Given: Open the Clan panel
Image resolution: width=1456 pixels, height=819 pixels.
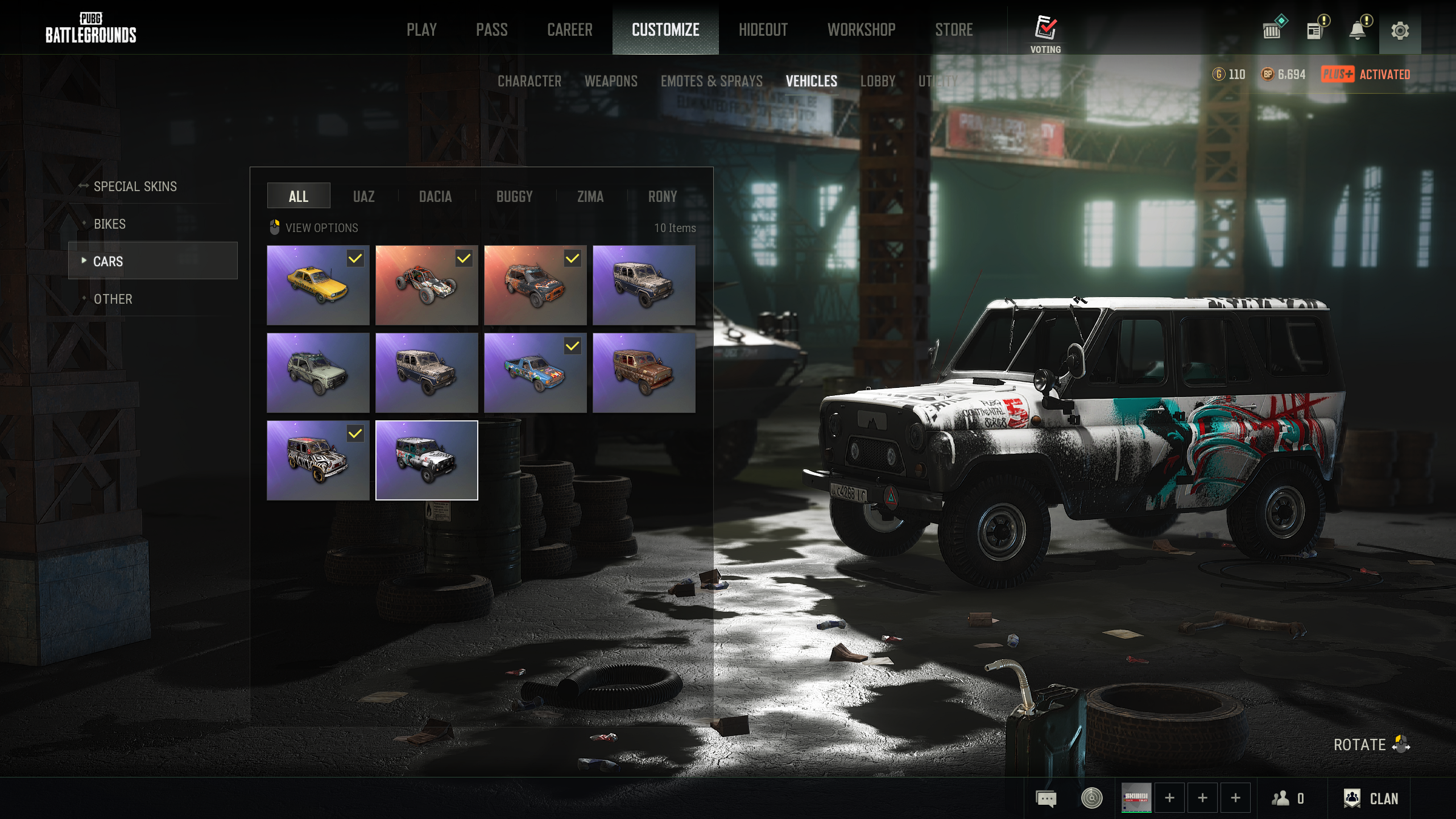Looking at the screenshot, I should (1371, 799).
